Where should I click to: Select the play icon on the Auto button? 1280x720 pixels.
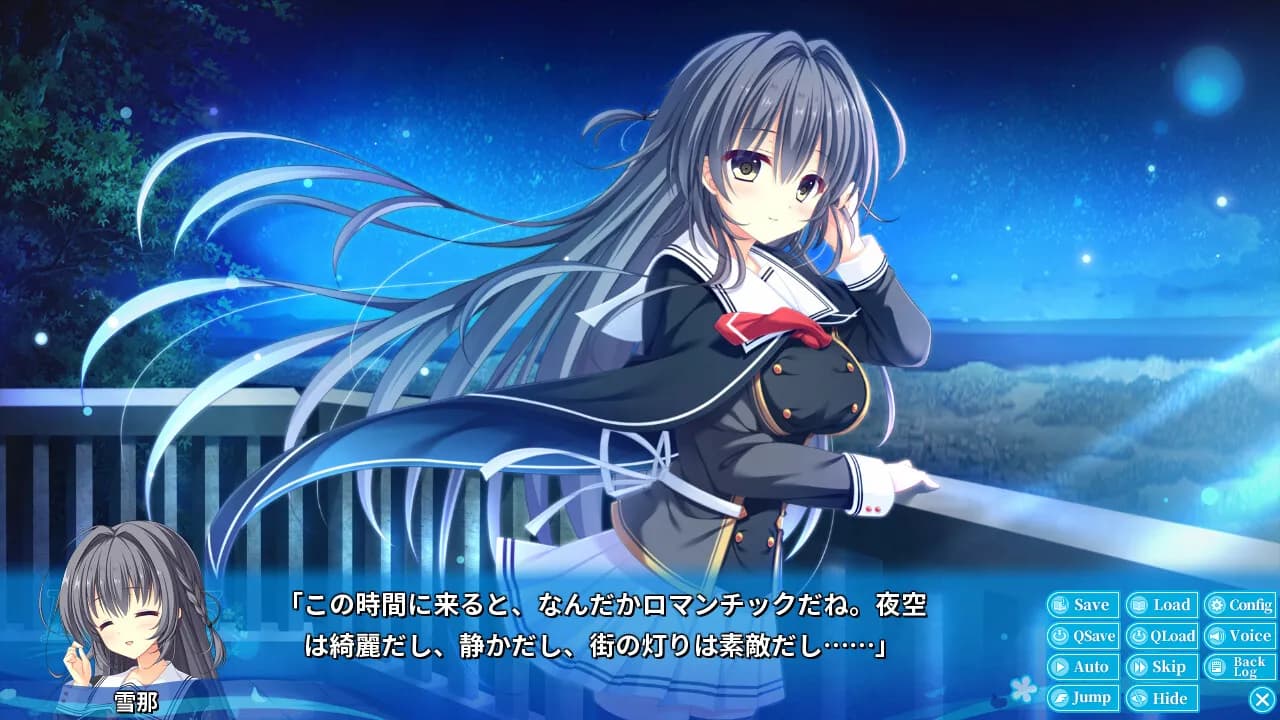pos(1059,666)
